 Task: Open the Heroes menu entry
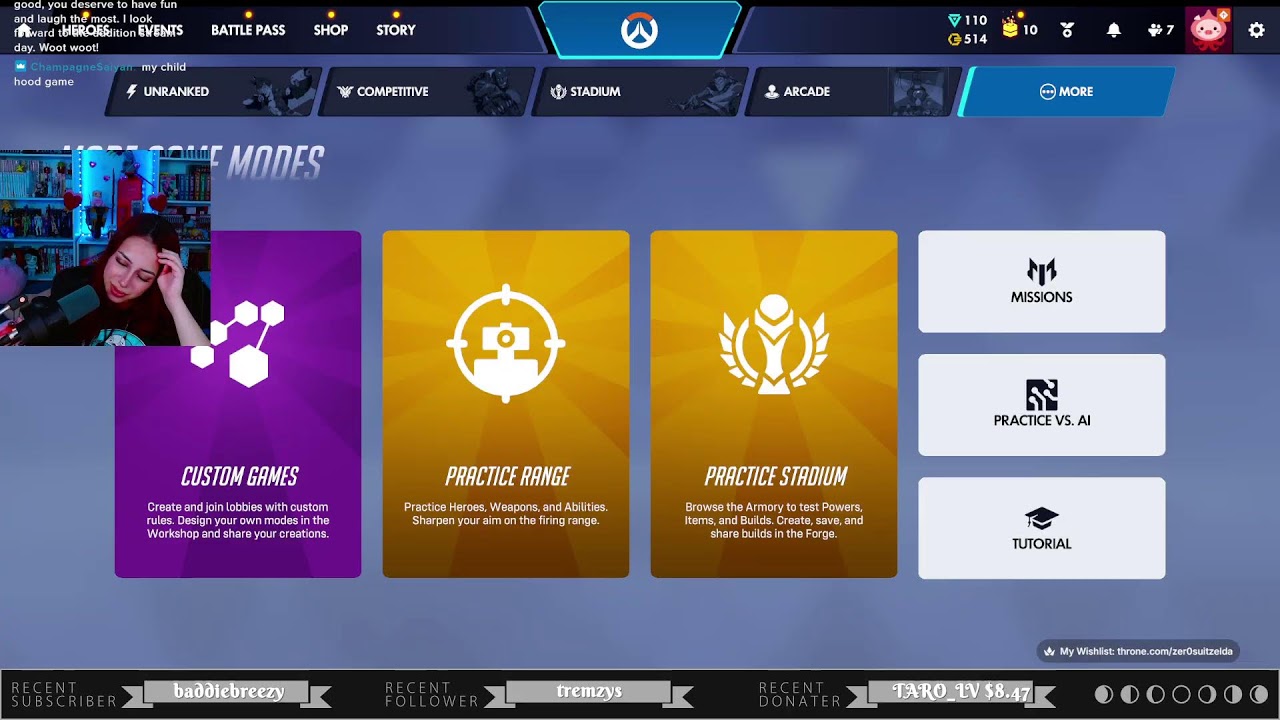tap(85, 30)
